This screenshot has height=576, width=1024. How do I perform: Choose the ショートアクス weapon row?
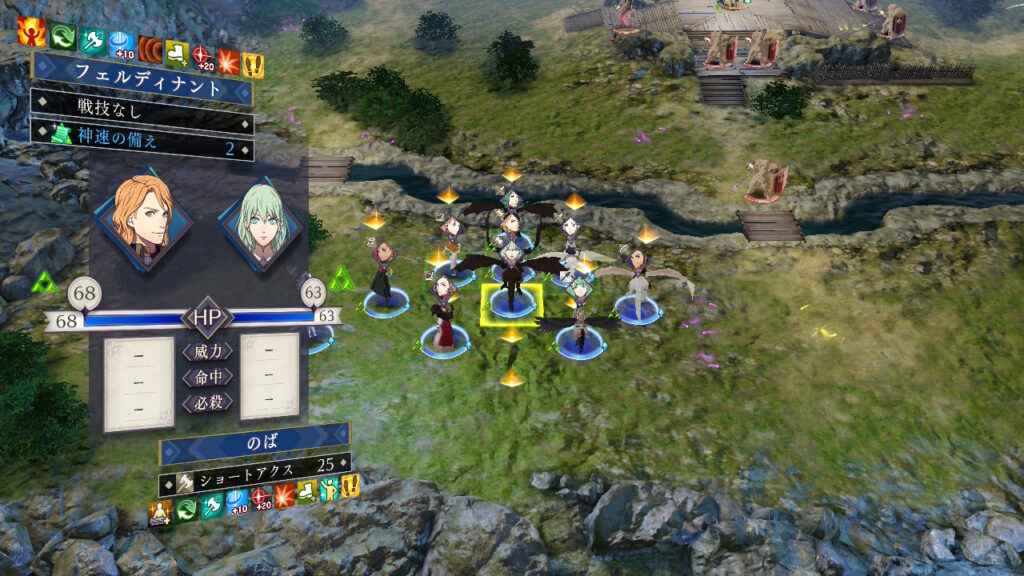[x=255, y=465]
